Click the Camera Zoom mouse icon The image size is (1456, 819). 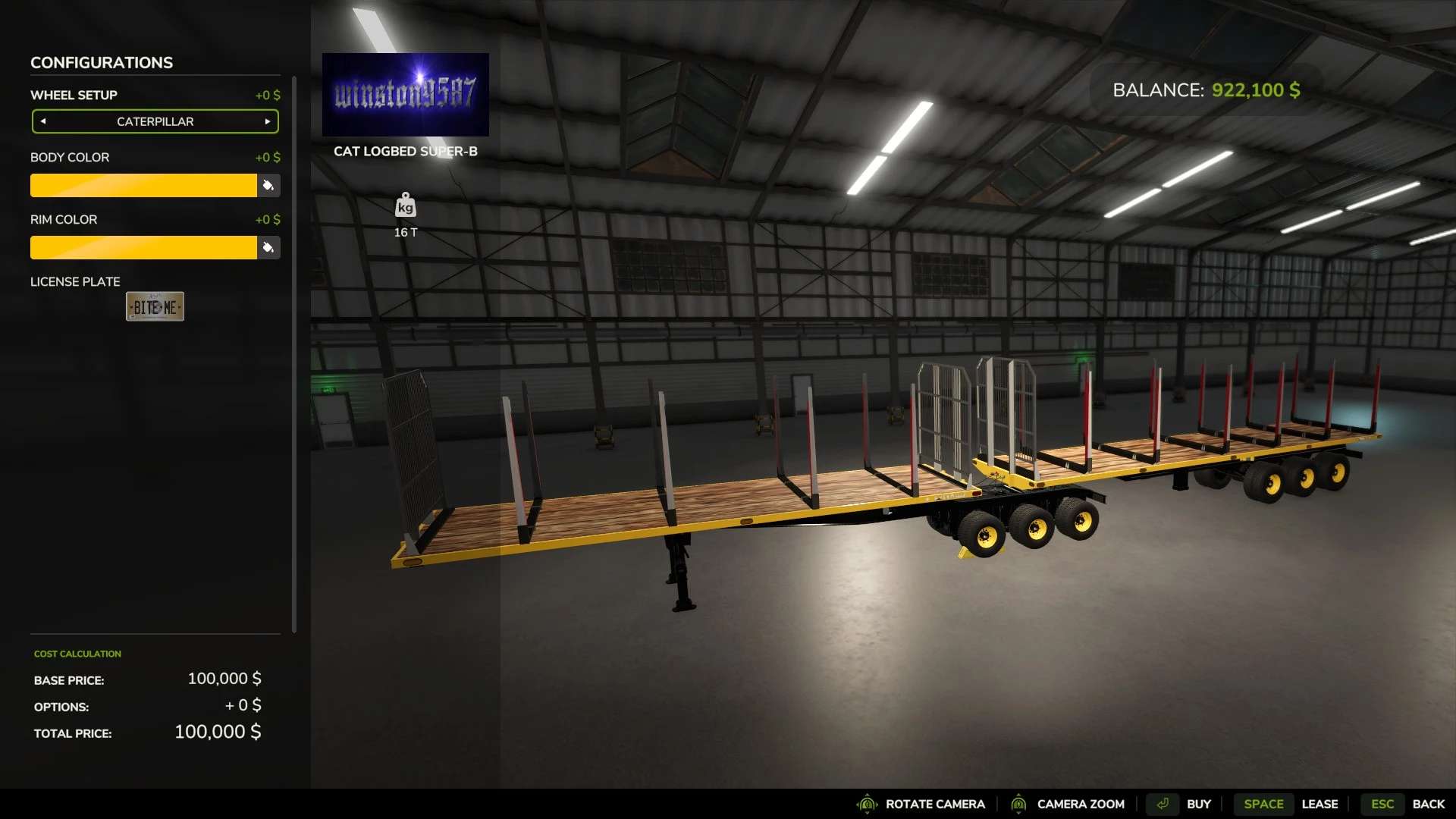[1019, 804]
